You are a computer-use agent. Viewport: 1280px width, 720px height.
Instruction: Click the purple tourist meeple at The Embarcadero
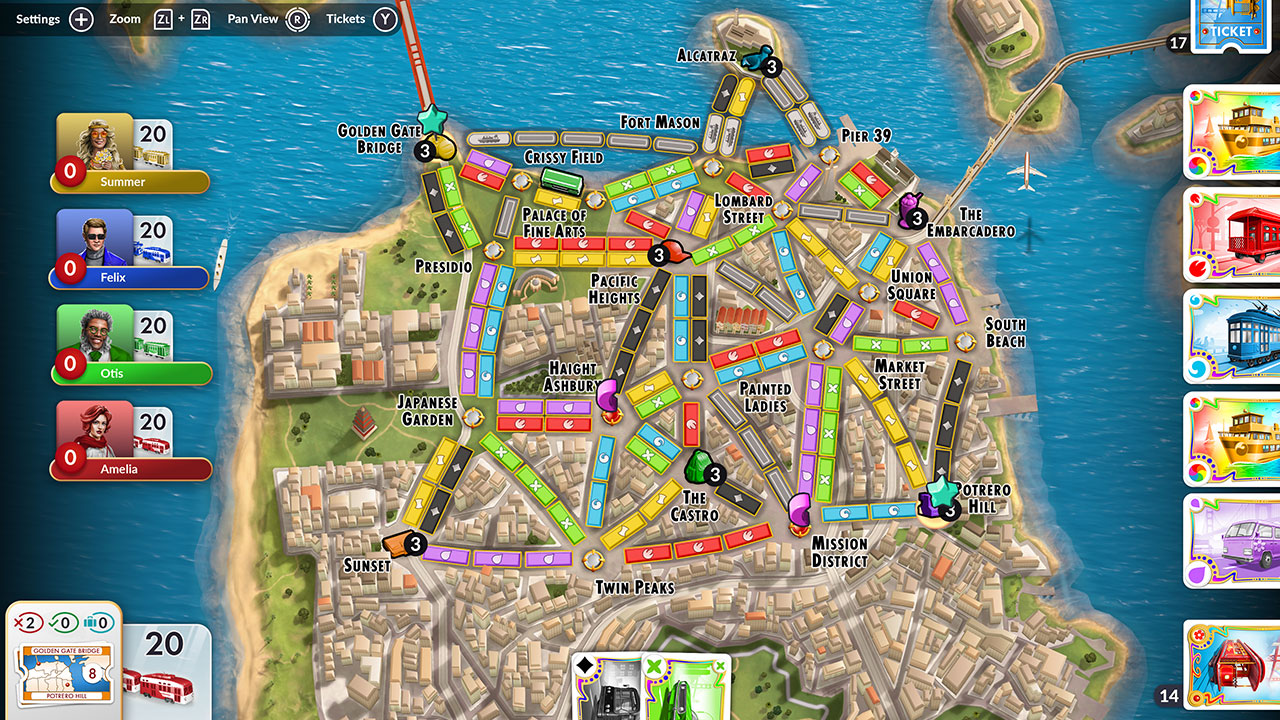910,207
